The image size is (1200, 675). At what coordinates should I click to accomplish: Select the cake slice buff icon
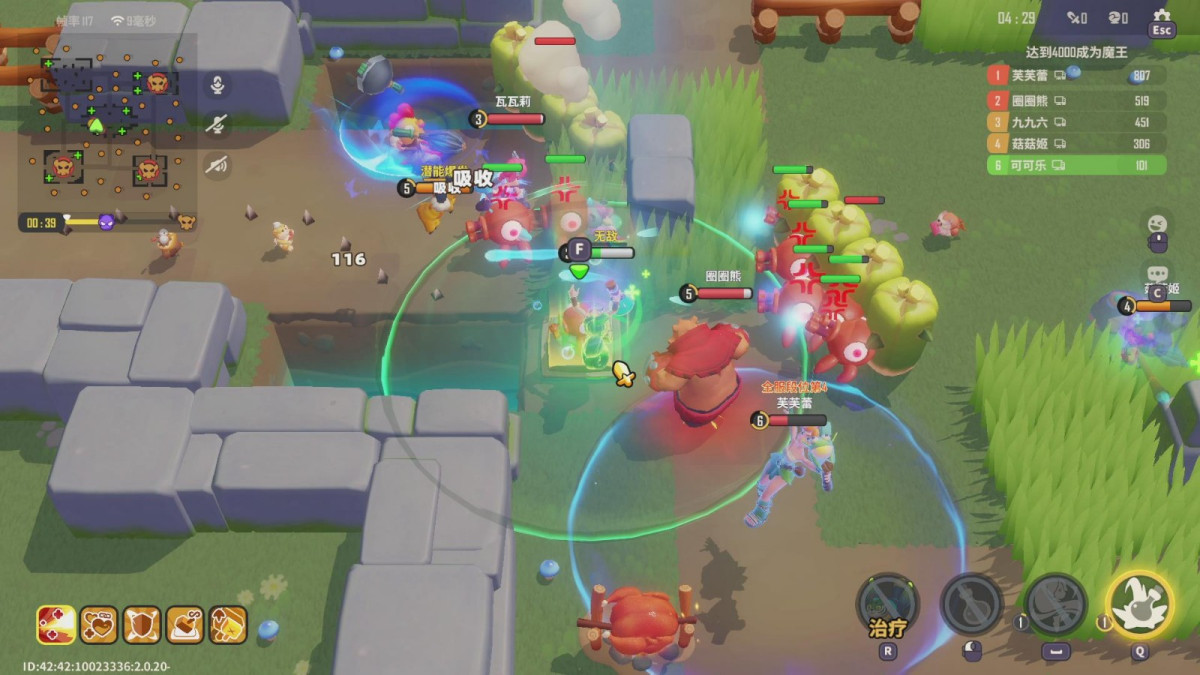tap(185, 625)
